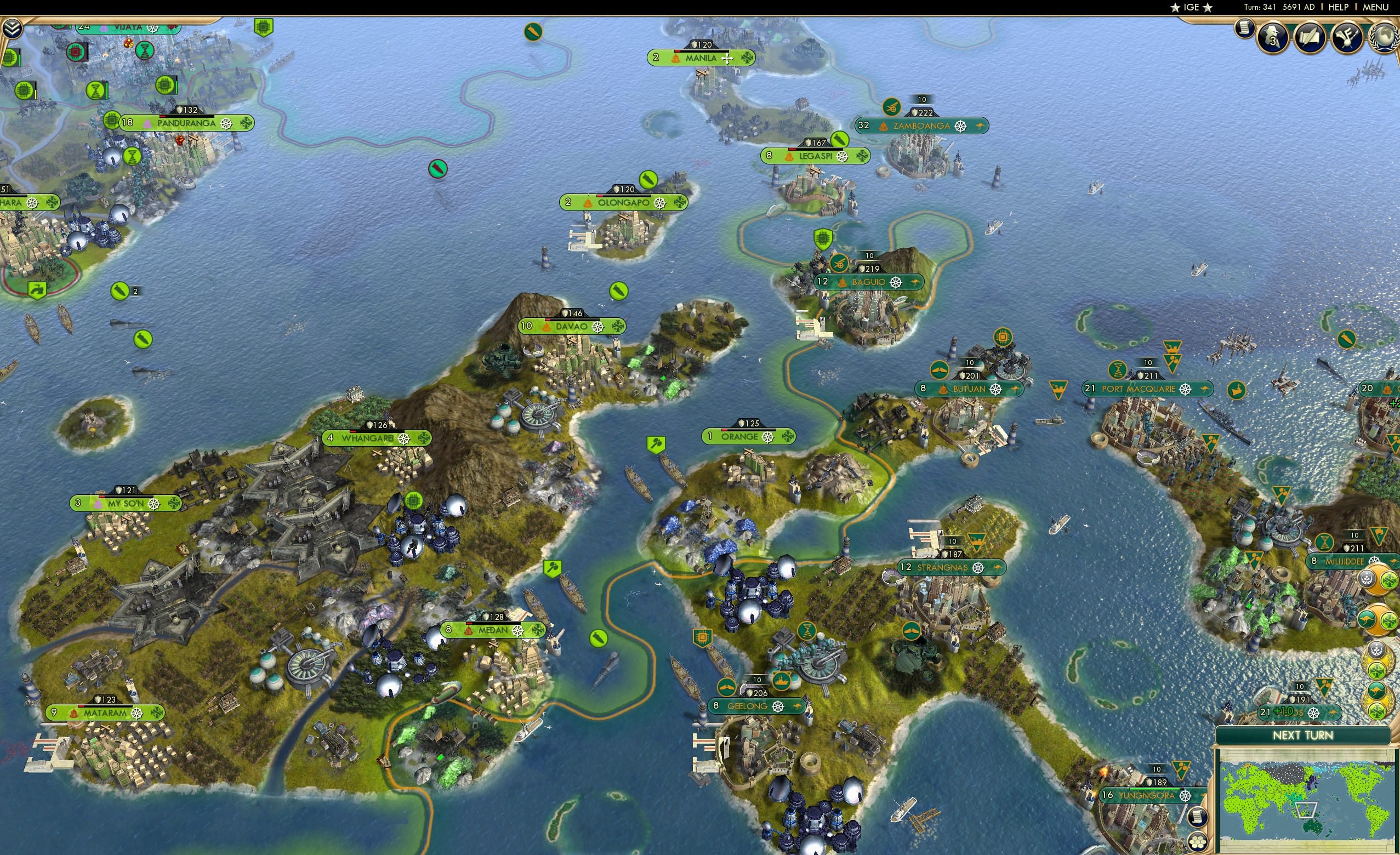Click the IGE editor button in the top bar
The image size is (1400, 855).
pyautogui.click(x=1192, y=7)
